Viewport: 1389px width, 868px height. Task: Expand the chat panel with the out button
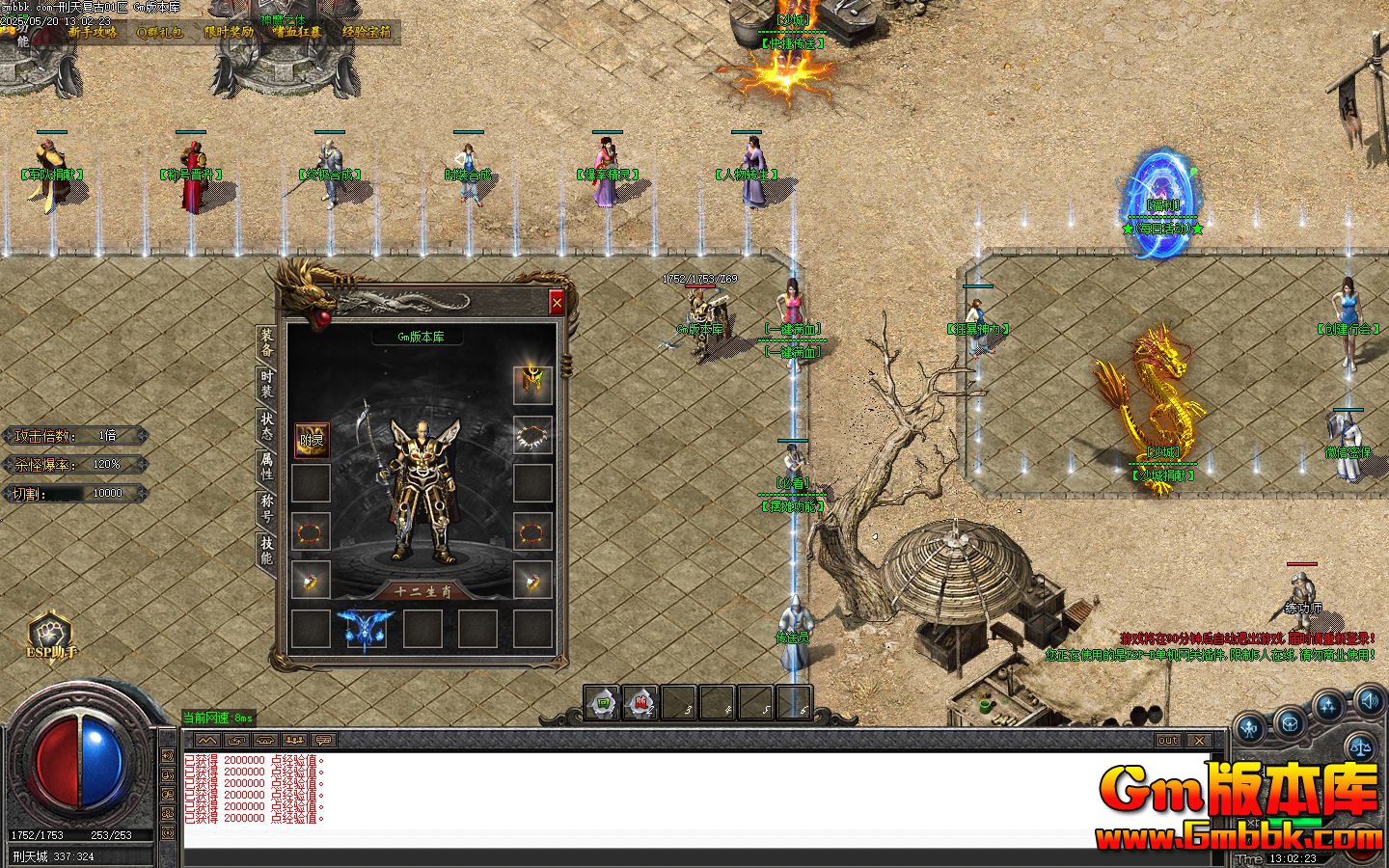point(1167,741)
